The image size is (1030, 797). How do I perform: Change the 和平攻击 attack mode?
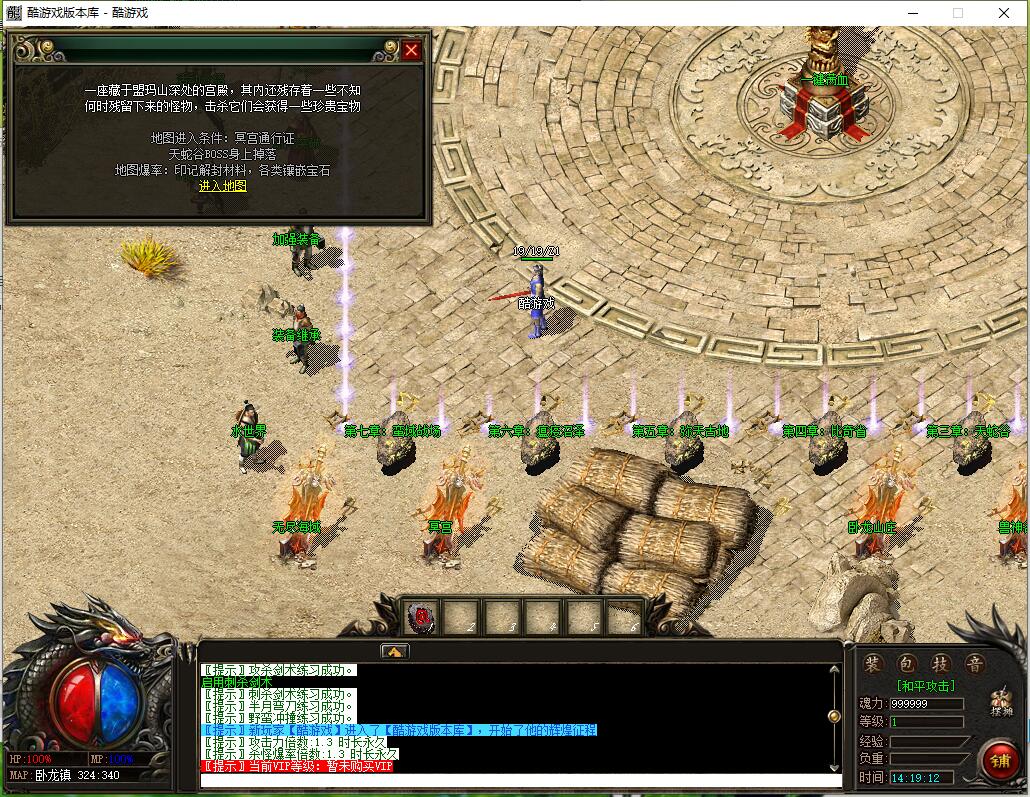coord(925,686)
